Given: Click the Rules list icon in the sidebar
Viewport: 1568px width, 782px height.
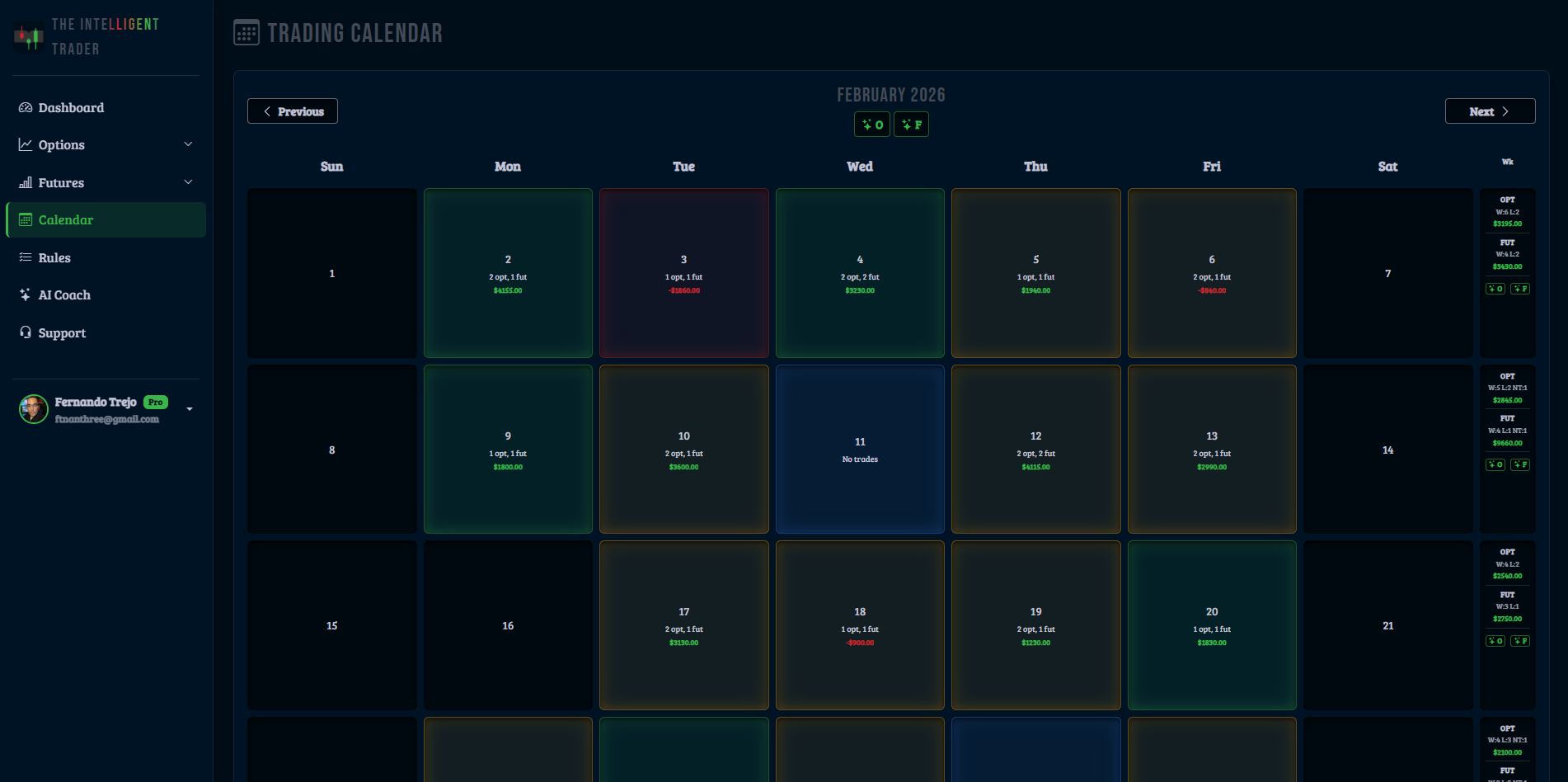Looking at the screenshot, I should point(26,257).
